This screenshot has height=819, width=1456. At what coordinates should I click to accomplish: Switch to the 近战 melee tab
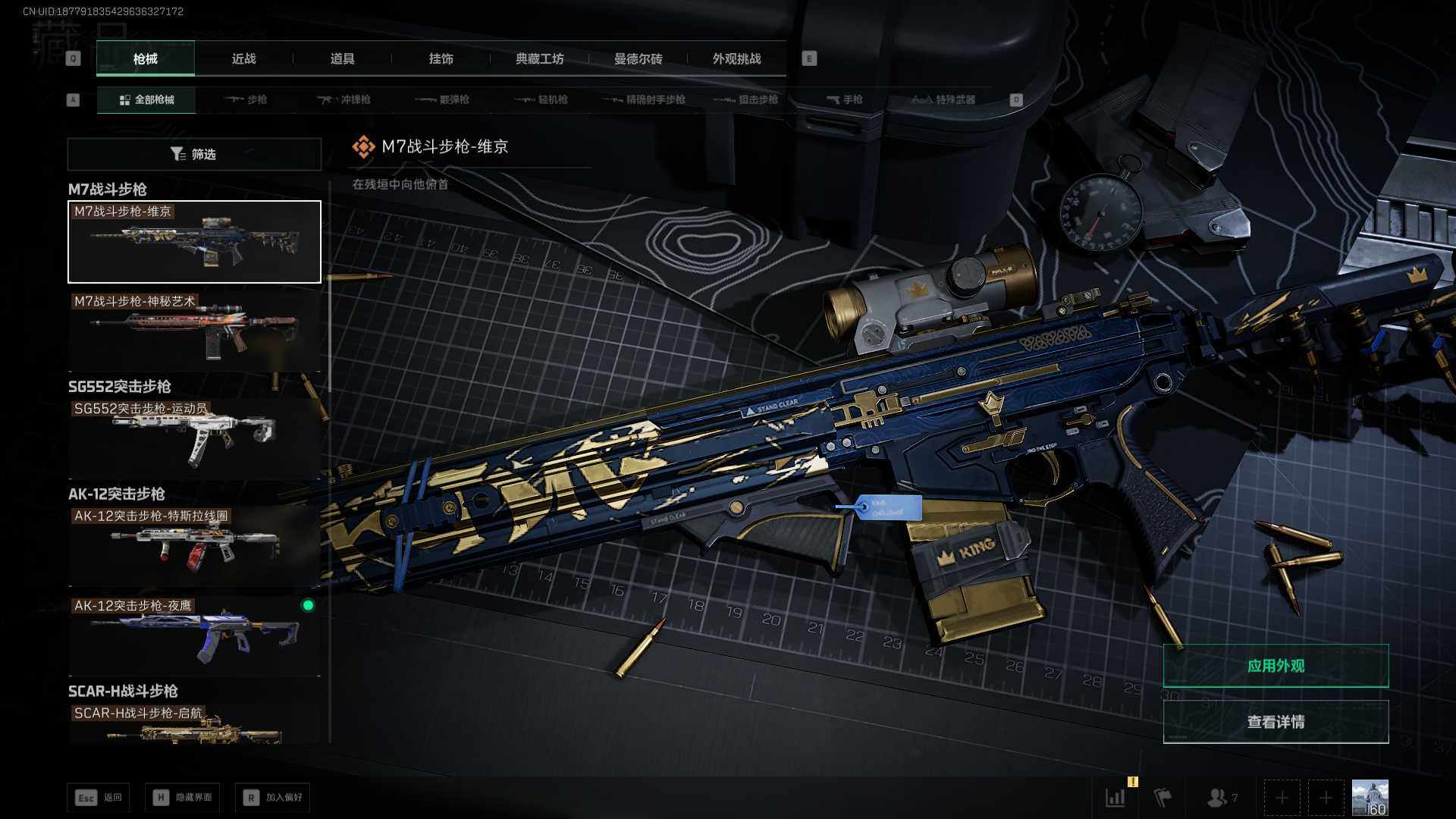243,58
